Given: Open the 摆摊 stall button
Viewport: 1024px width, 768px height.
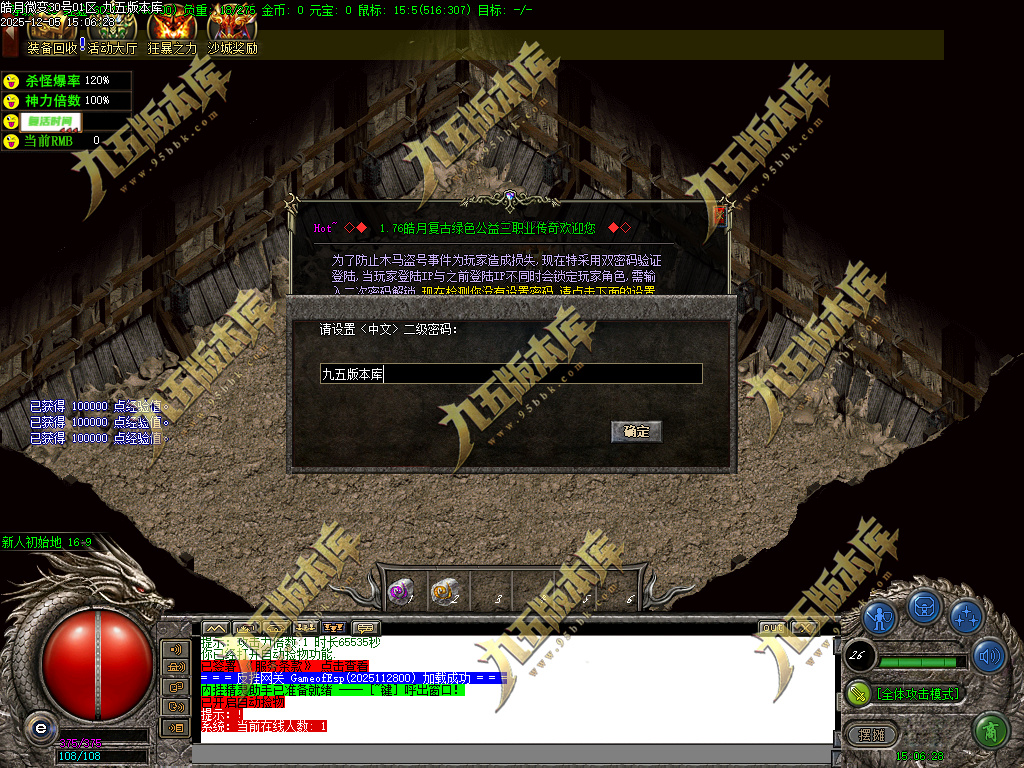Looking at the screenshot, I should 872,734.
